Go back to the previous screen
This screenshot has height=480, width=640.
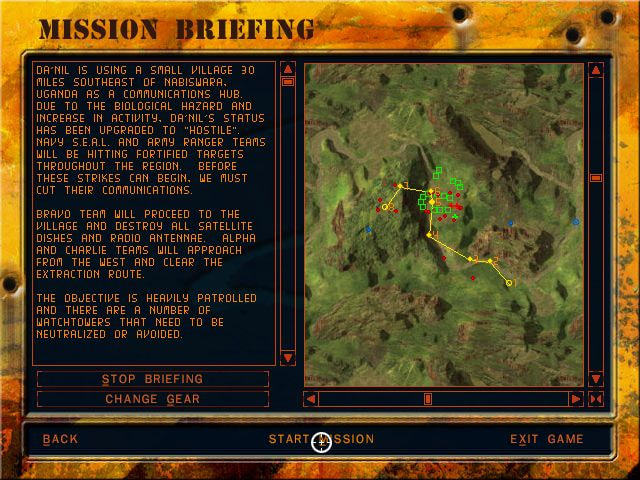pyautogui.click(x=60, y=439)
